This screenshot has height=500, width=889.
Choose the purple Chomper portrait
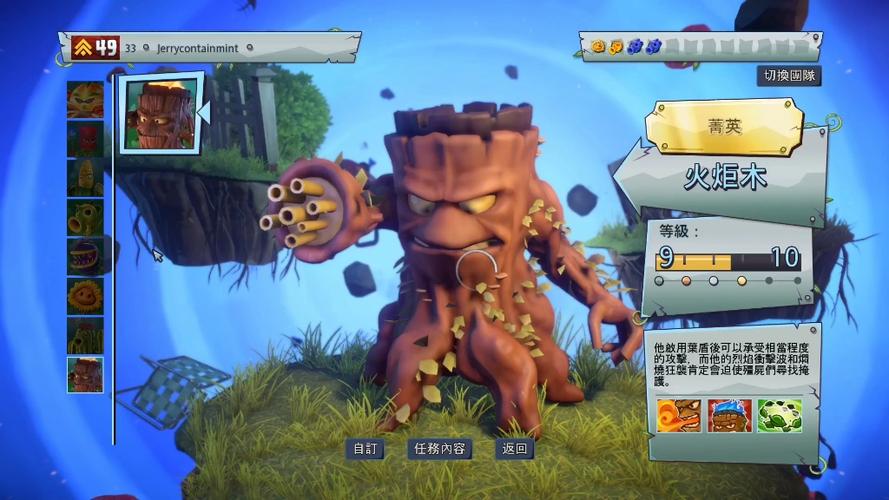[x=85, y=256]
